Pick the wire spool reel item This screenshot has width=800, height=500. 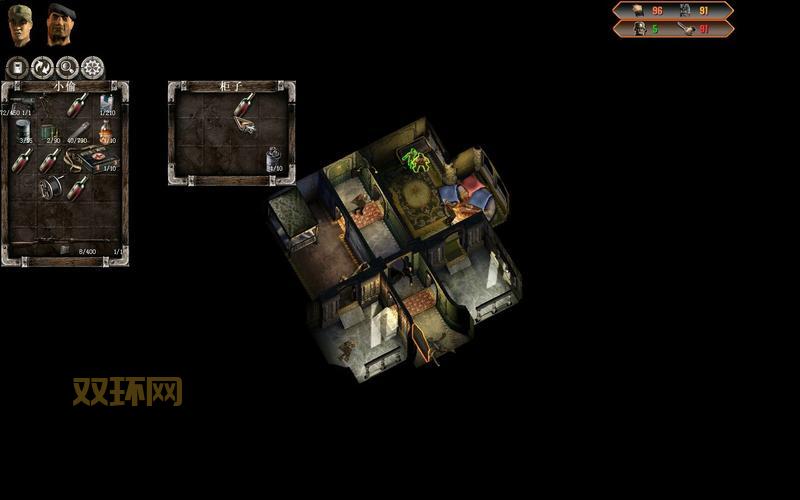[x=50, y=187]
